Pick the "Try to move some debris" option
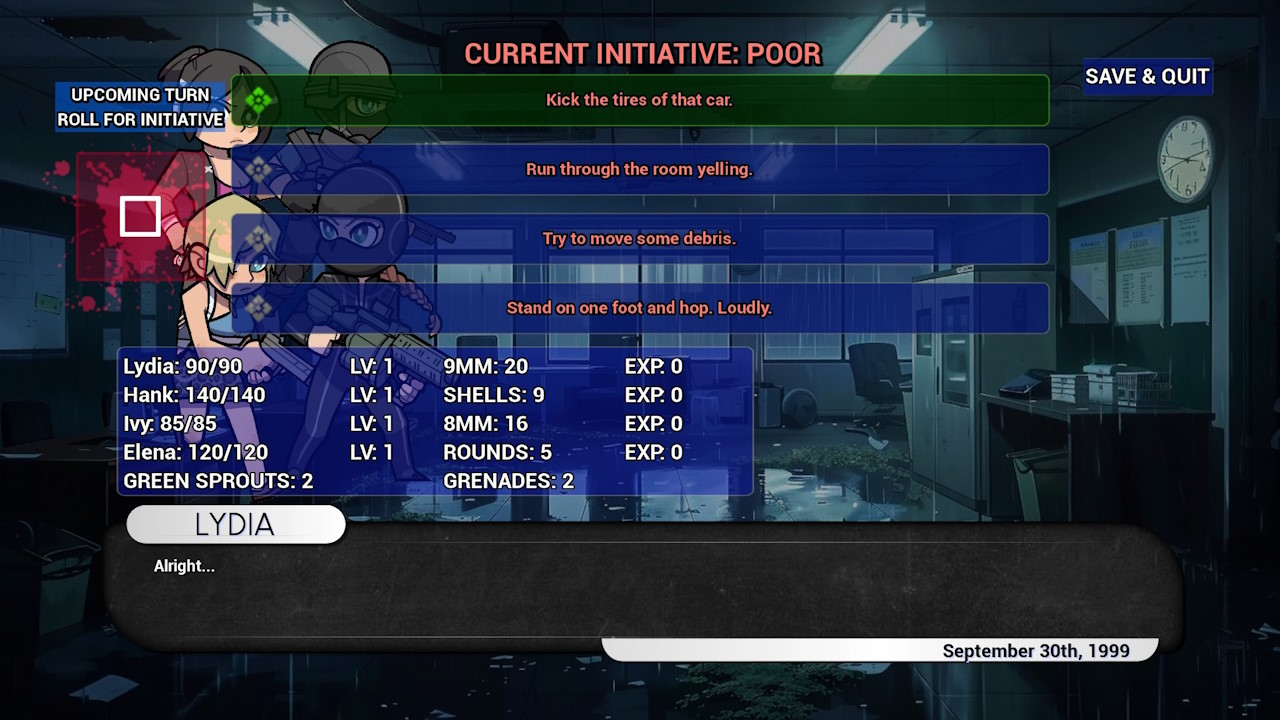The width and height of the screenshot is (1280, 720). [641, 239]
